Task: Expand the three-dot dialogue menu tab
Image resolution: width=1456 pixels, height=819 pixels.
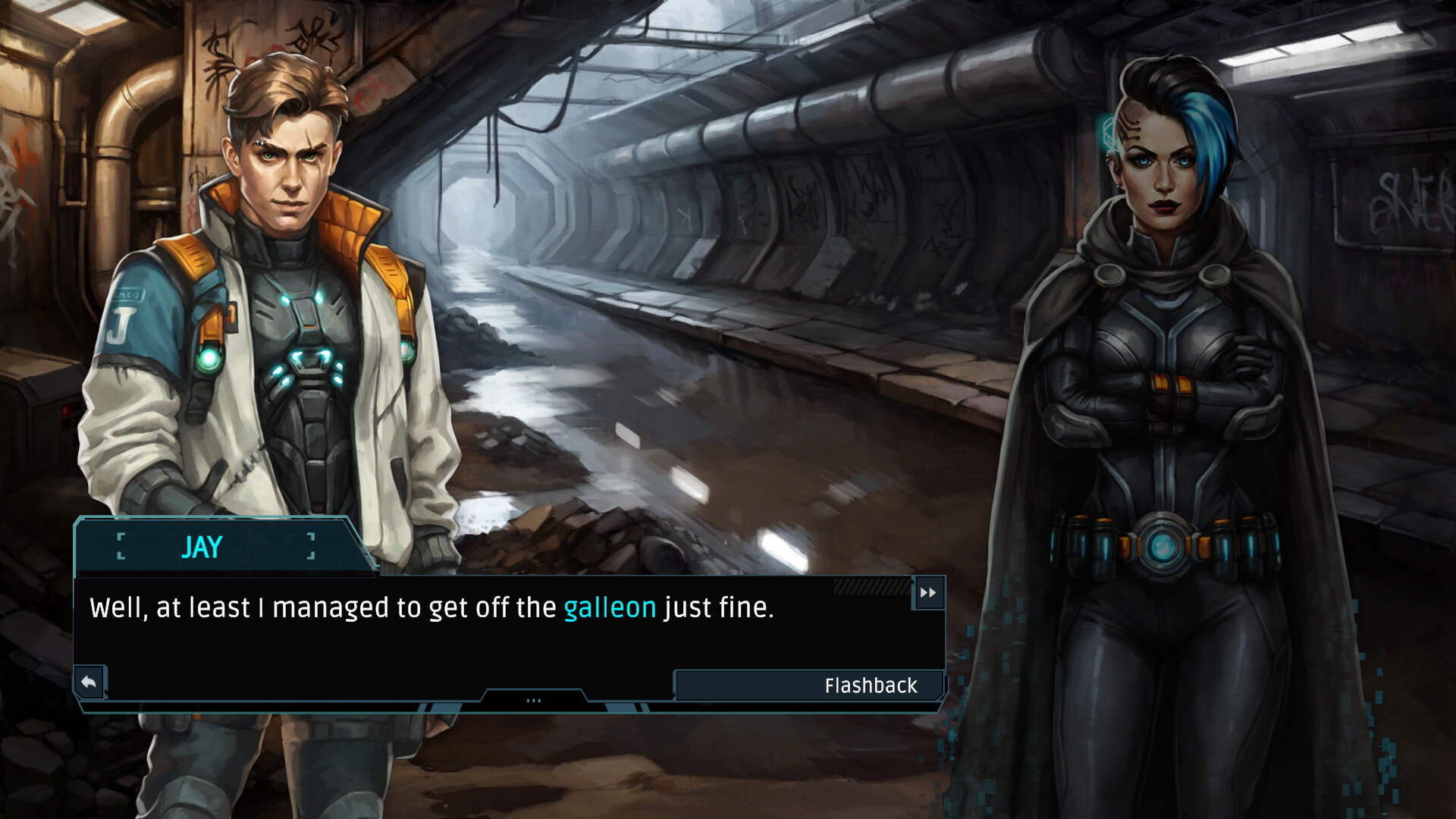Action: (533, 700)
